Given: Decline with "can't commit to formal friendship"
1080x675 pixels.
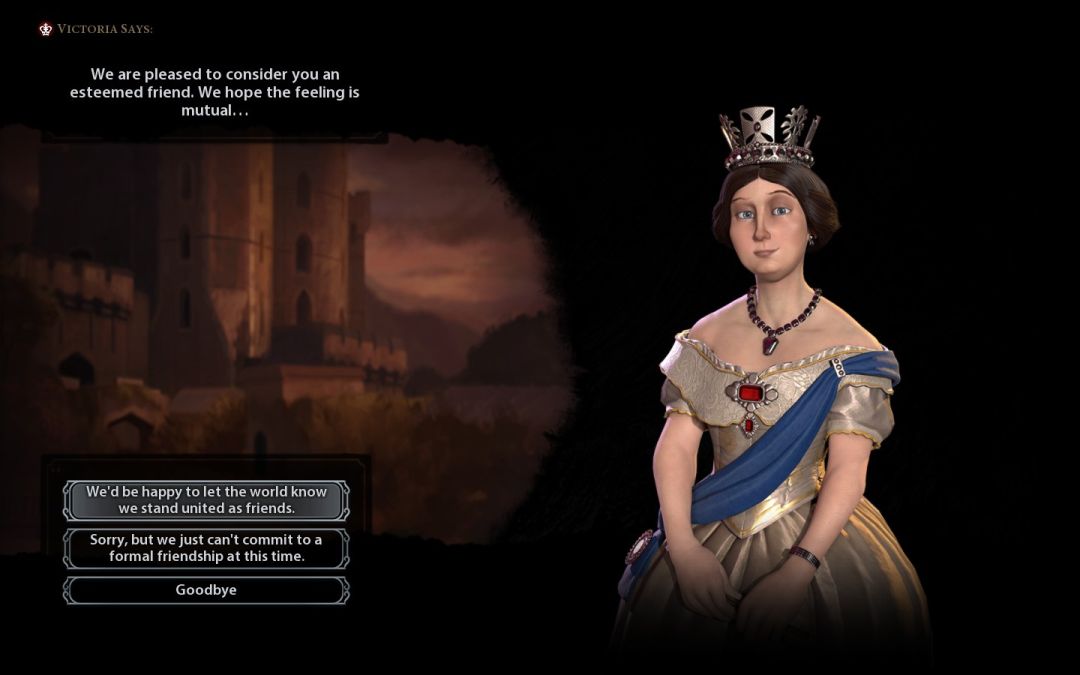Looking at the screenshot, I should pyautogui.click(x=206, y=548).
